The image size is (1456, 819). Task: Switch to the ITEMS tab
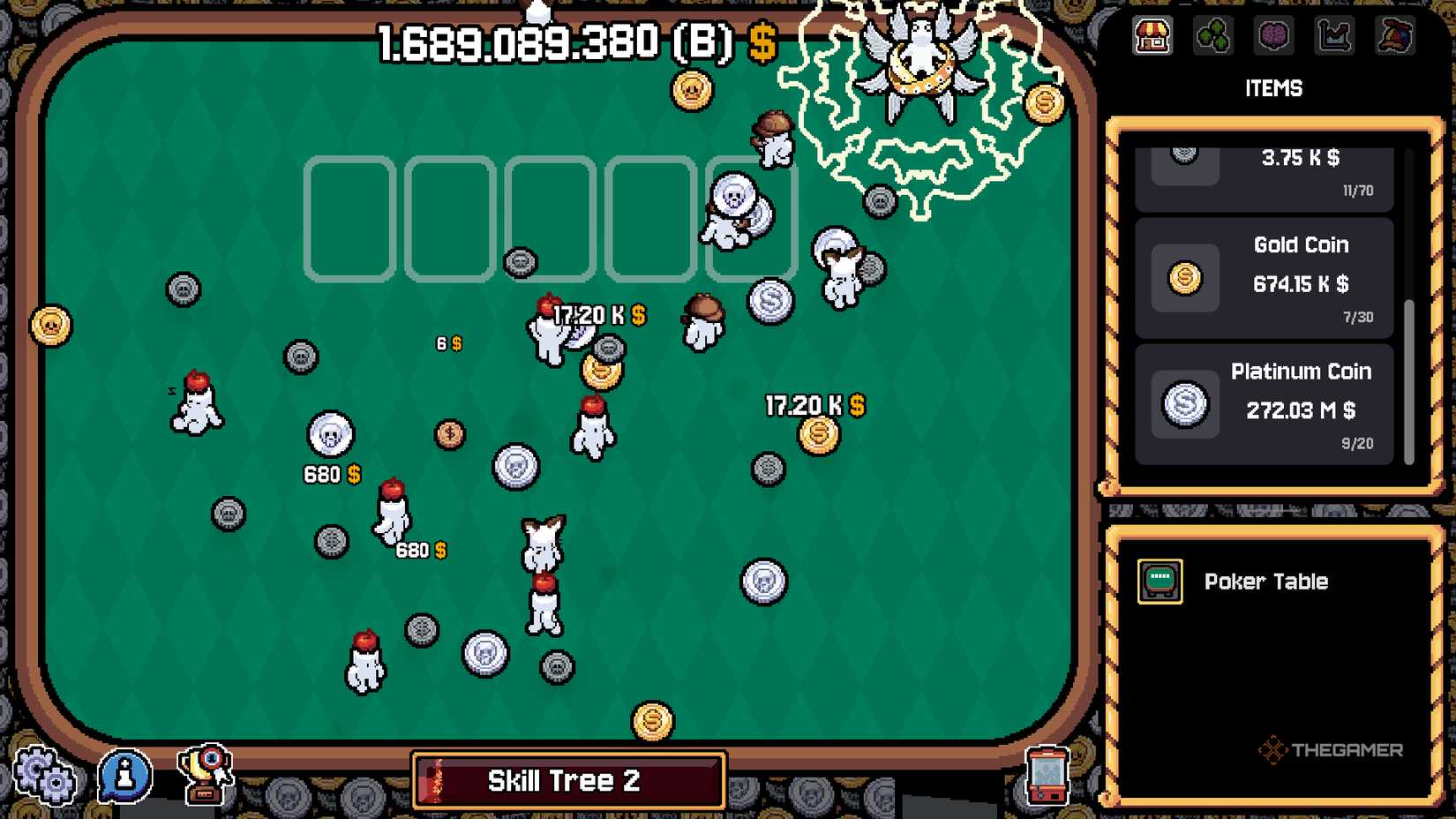click(1274, 88)
